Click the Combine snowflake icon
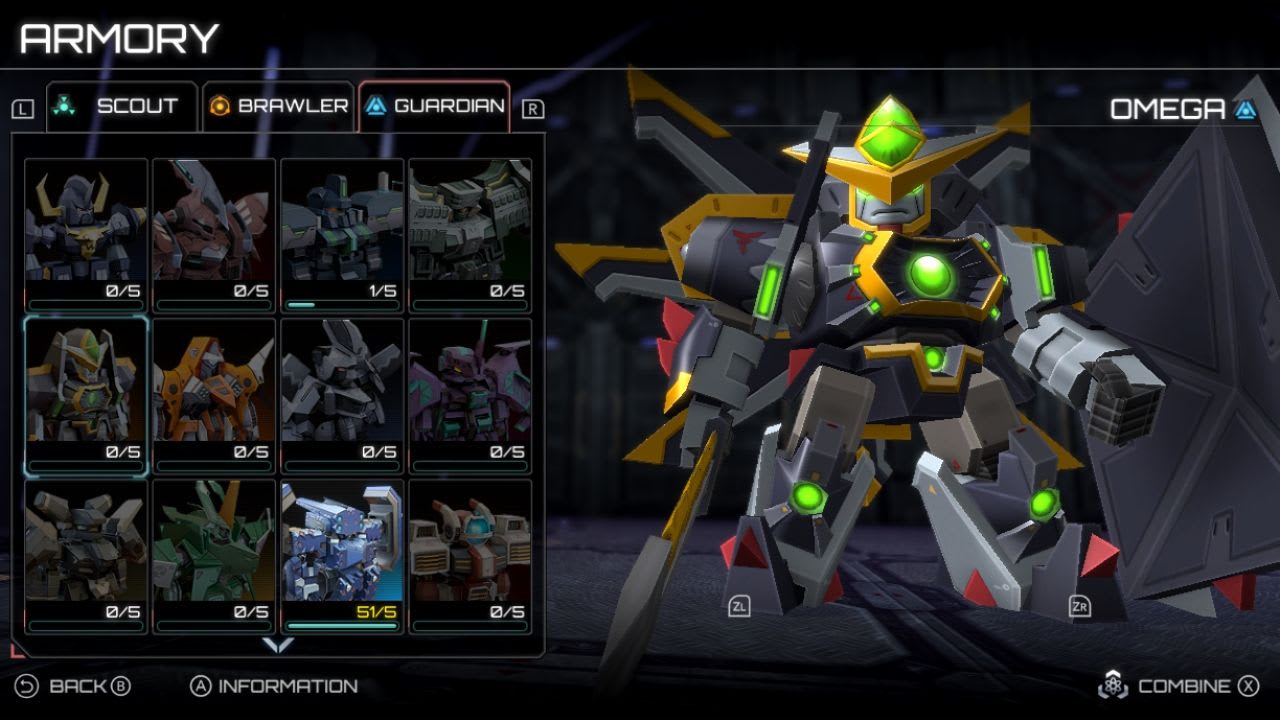 (x=1114, y=687)
